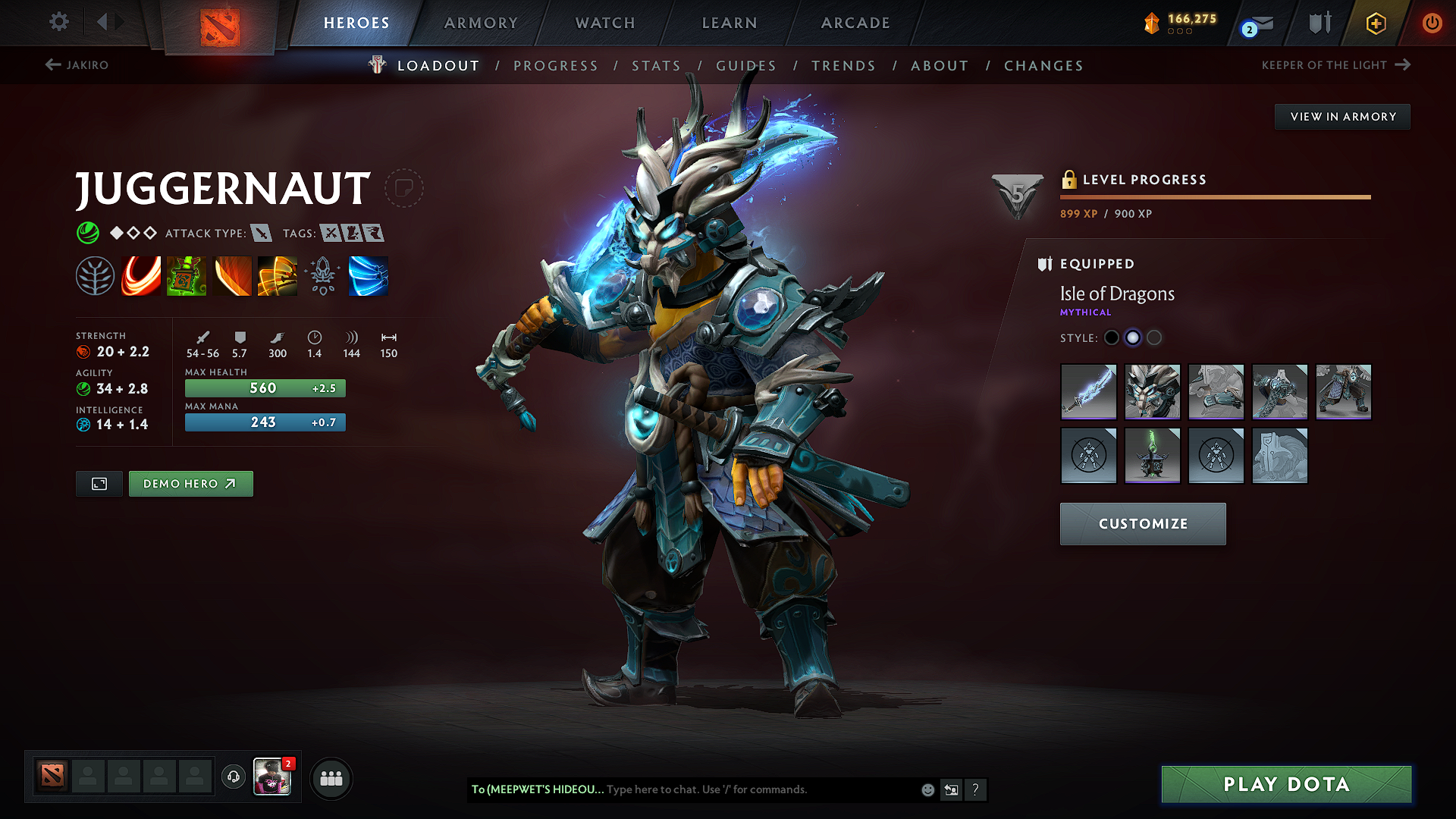Select the third style option circle
The image size is (1456, 819).
click(1154, 337)
